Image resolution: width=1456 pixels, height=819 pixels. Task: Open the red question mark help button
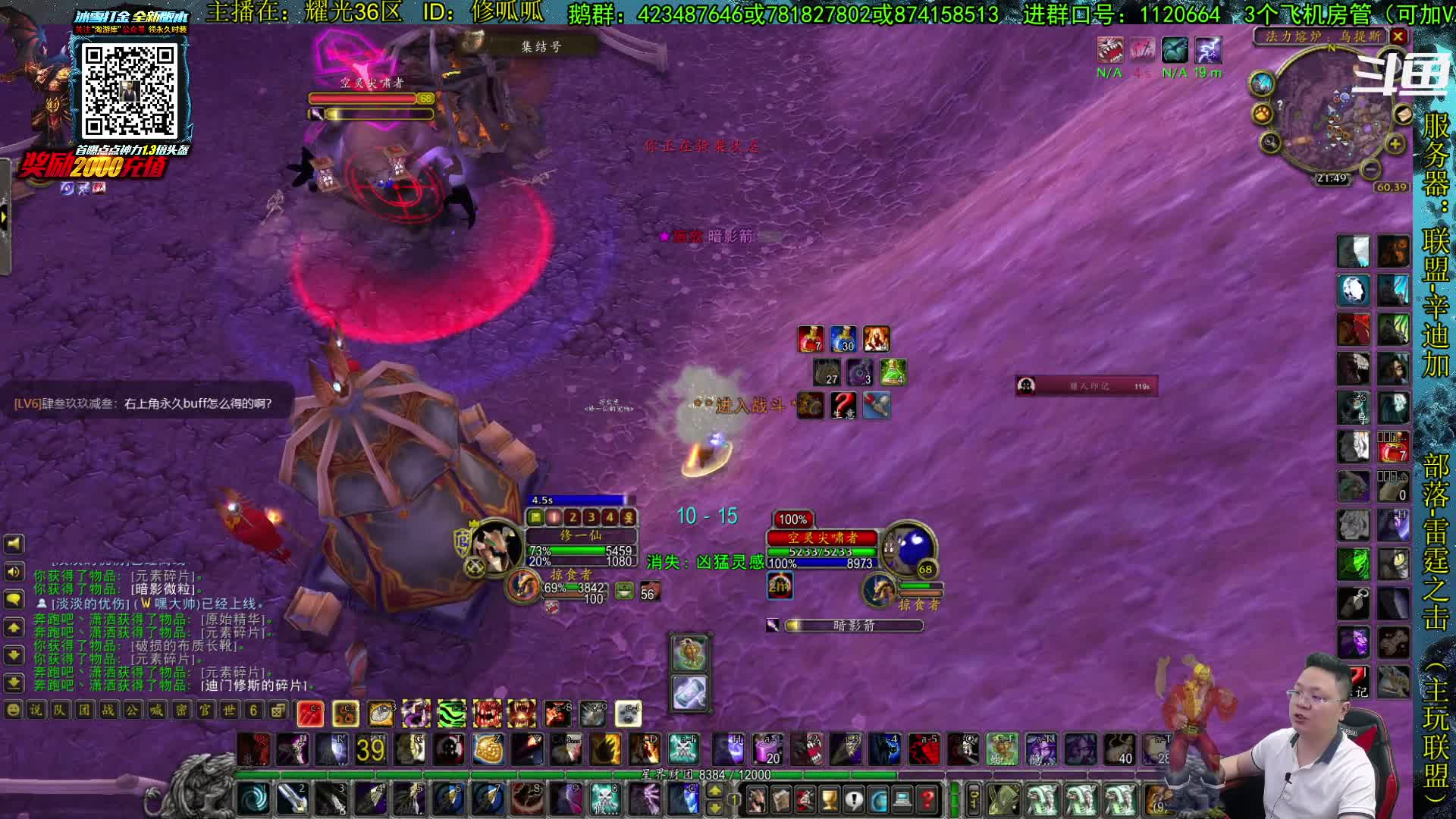point(927,799)
